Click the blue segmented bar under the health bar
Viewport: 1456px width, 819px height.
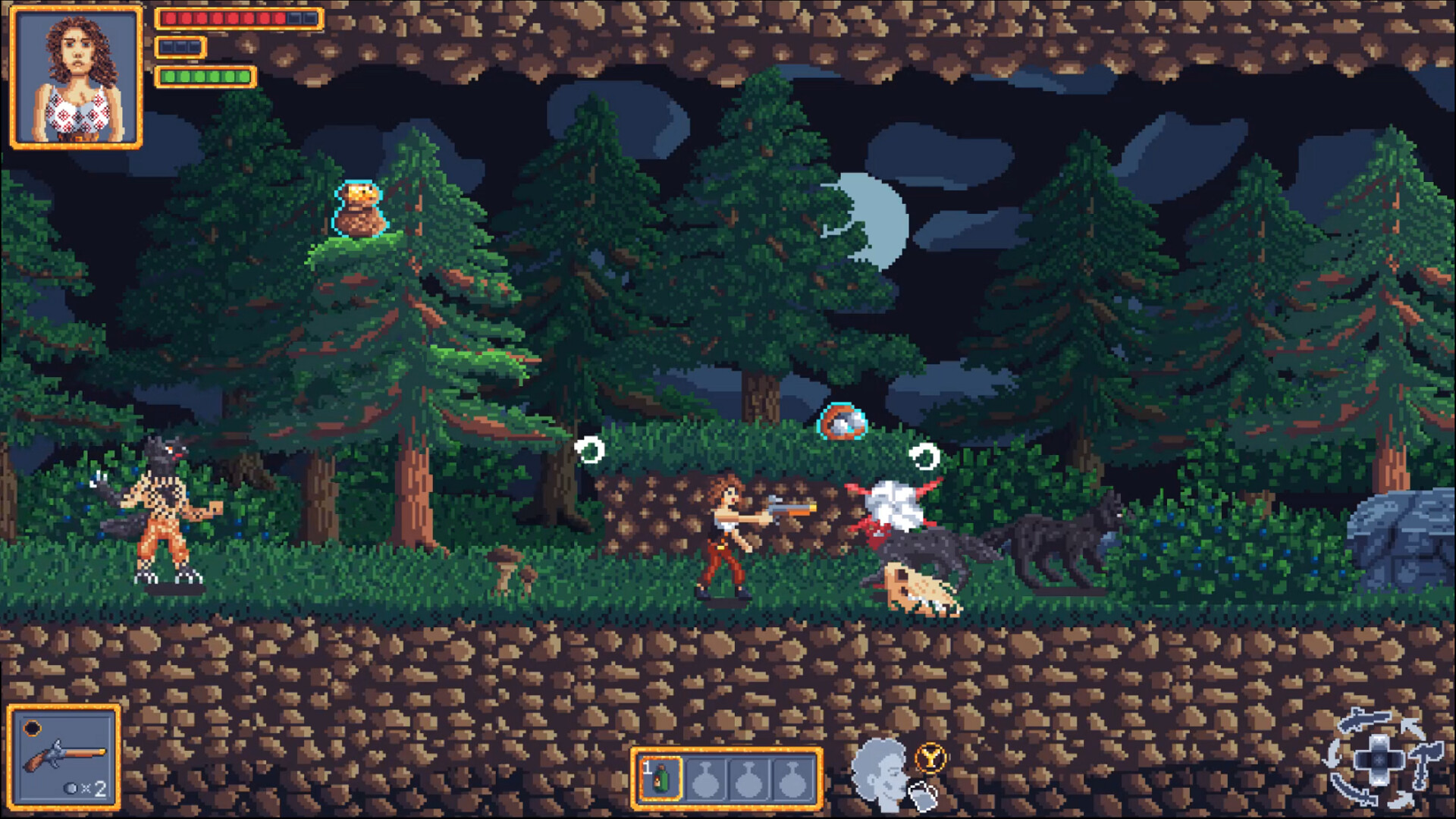coord(180,45)
